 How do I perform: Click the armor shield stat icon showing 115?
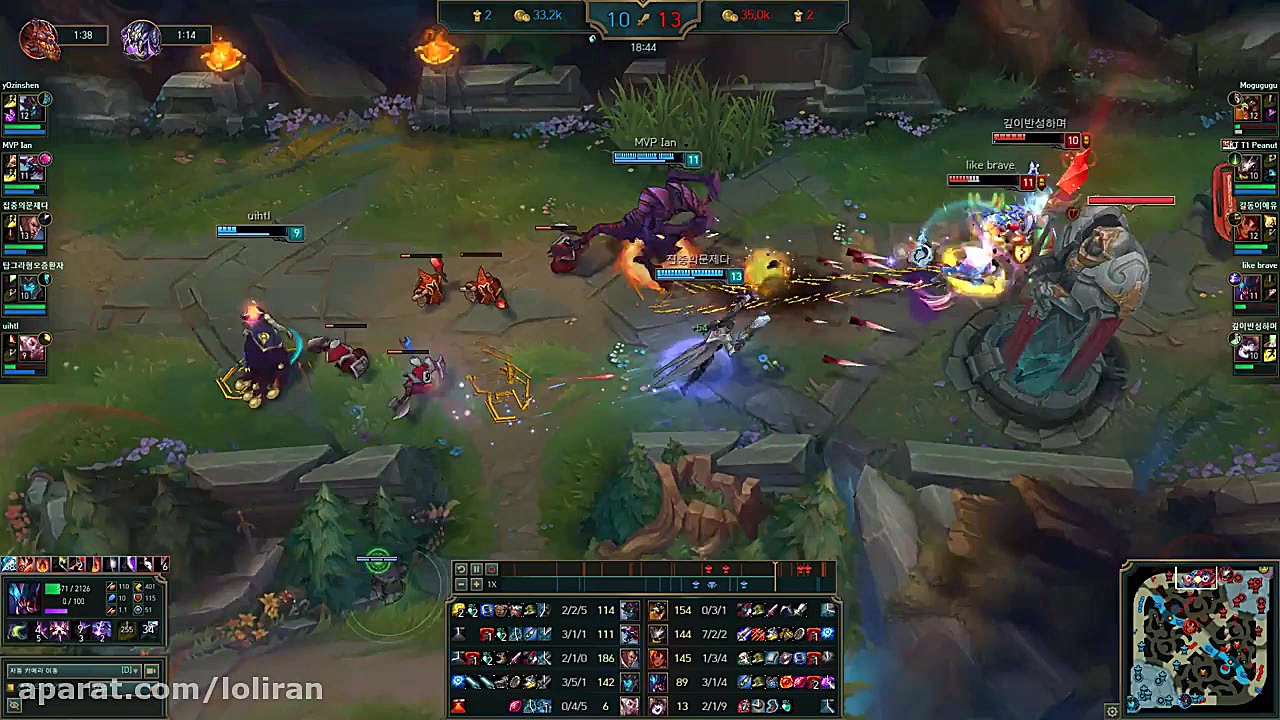click(x=137, y=598)
